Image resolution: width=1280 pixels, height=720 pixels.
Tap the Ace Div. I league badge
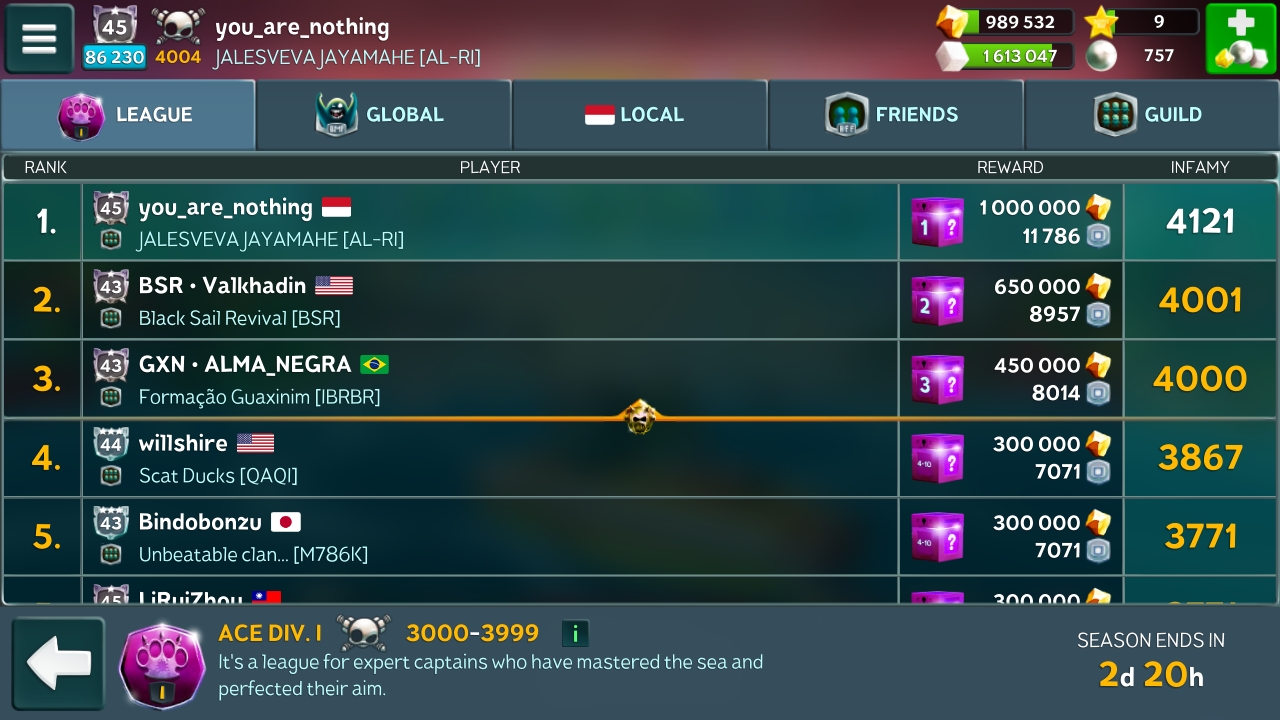tap(162, 665)
